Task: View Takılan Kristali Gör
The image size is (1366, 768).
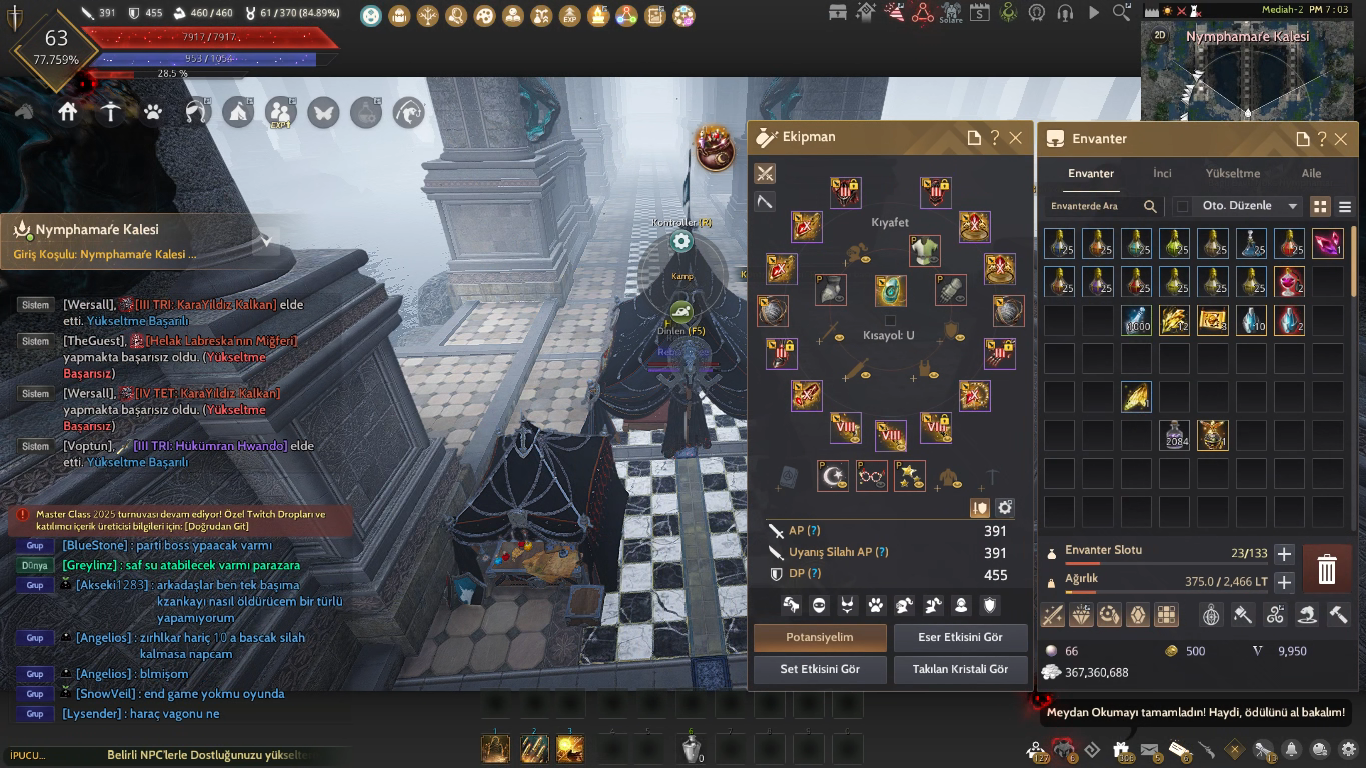Action: tap(960, 669)
